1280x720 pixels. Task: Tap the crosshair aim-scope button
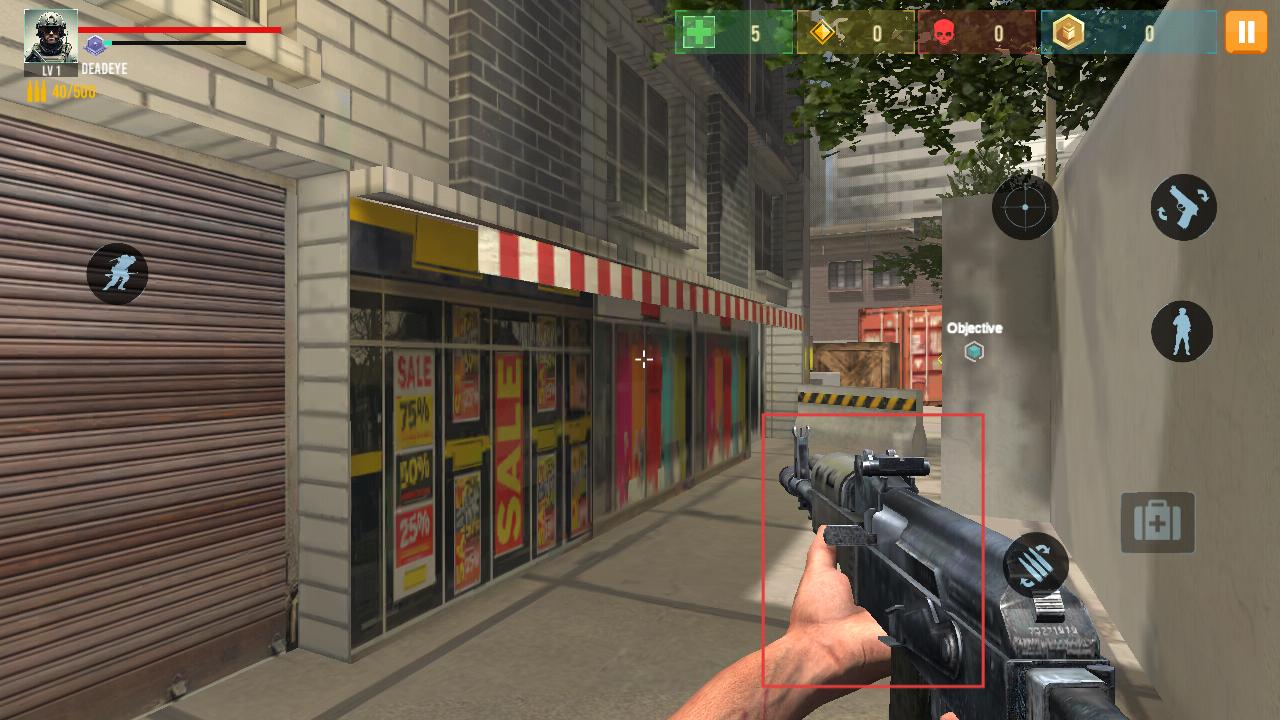coord(1025,207)
